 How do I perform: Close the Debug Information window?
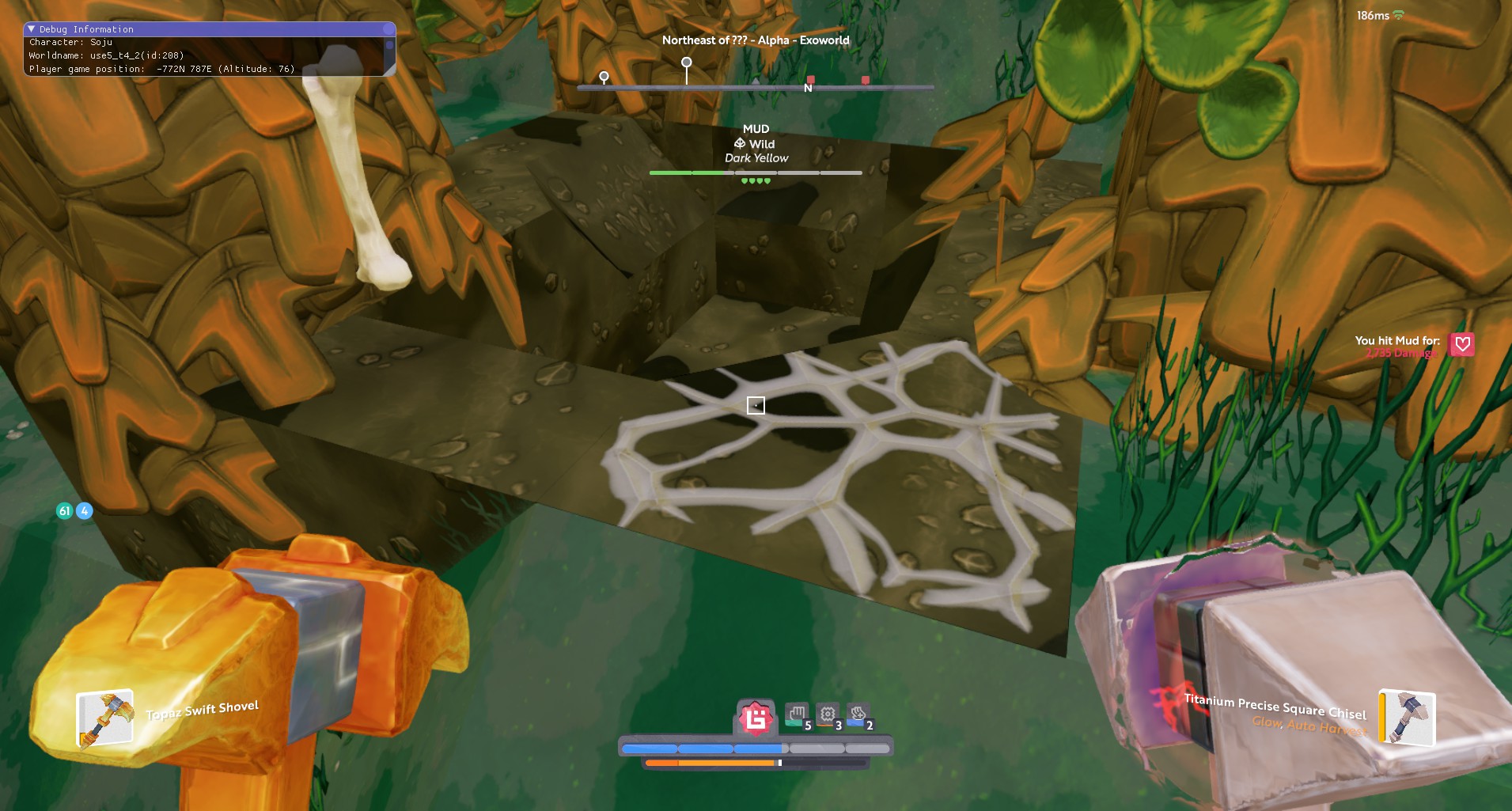(388, 29)
